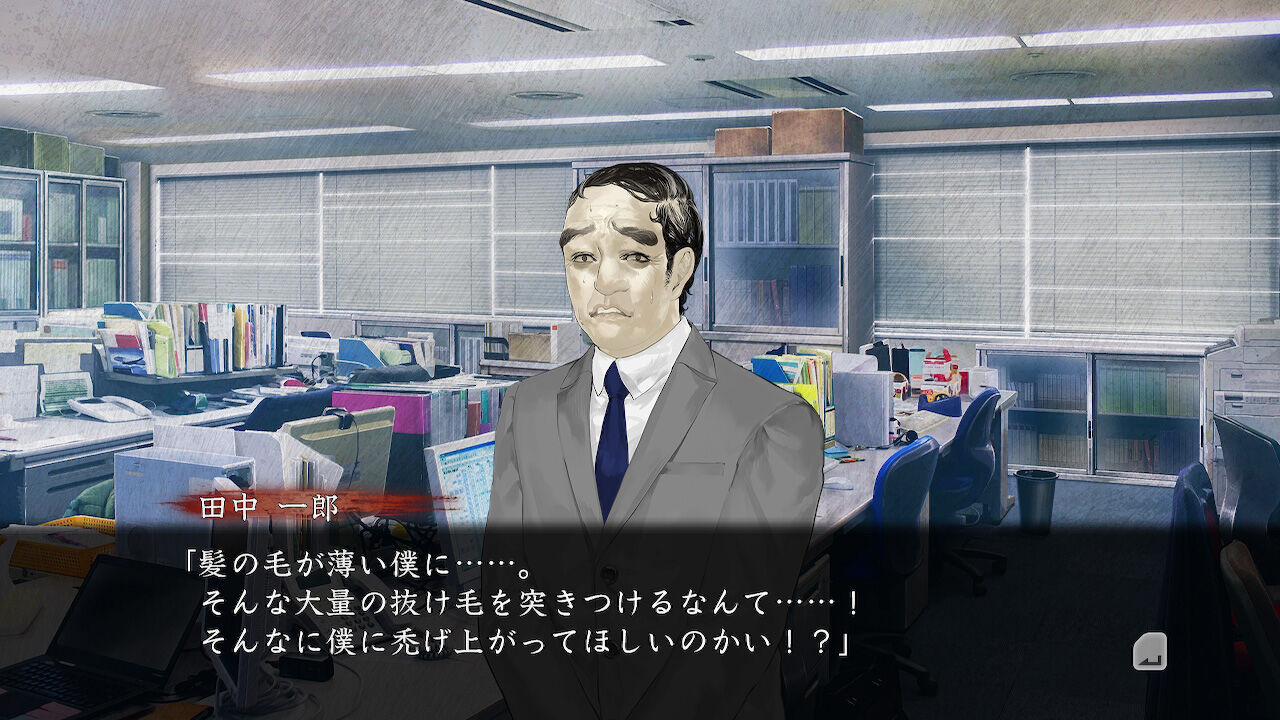Click the dialogue box to advance the conversation

(640, 600)
